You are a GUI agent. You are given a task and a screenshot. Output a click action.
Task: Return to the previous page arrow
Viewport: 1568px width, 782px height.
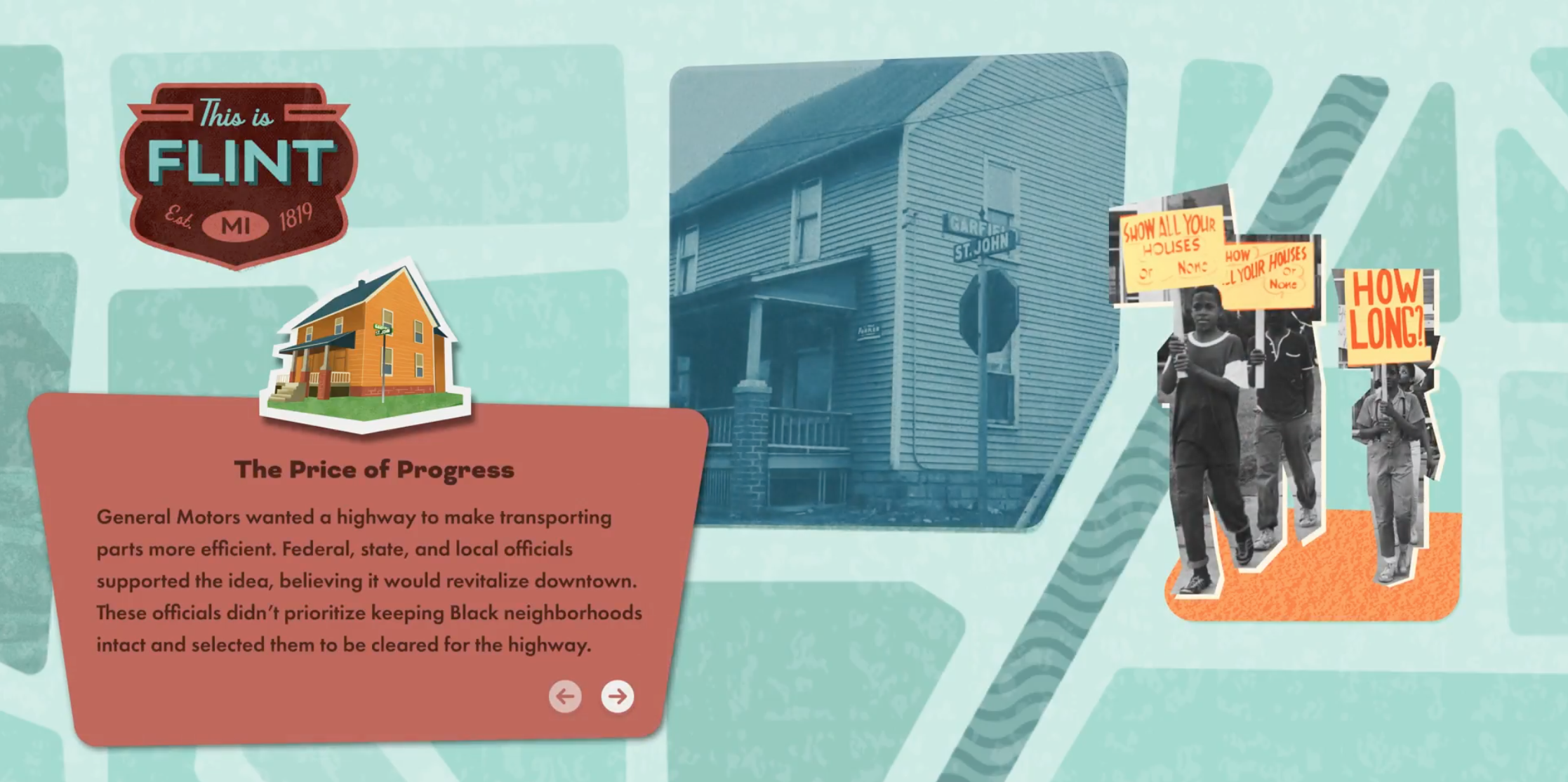pyautogui.click(x=565, y=696)
